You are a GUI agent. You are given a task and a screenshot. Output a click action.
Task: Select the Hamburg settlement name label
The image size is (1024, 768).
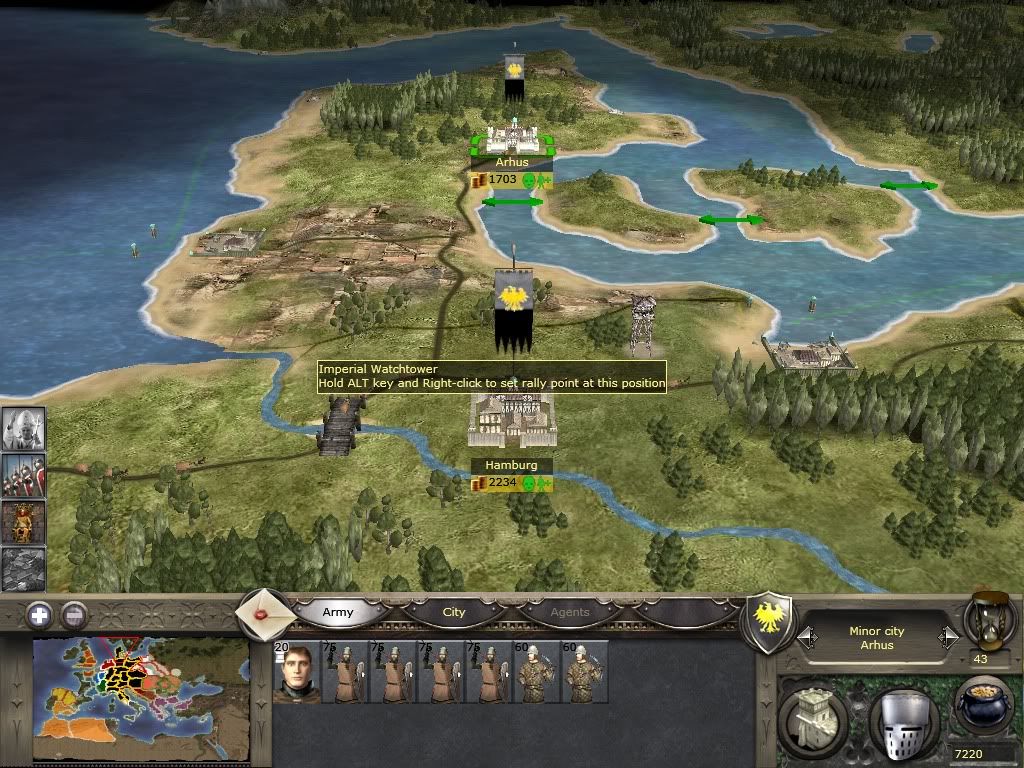pyautogui.click(x=511, y=465)
